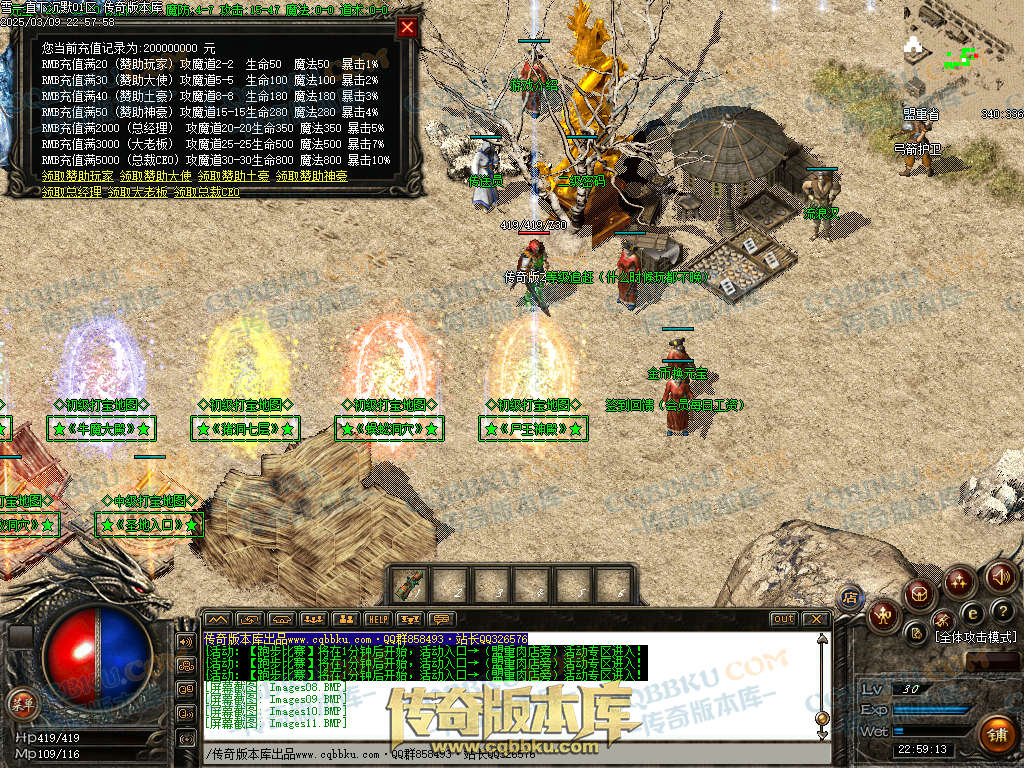Open the bag chest icon

coord(918,594)
